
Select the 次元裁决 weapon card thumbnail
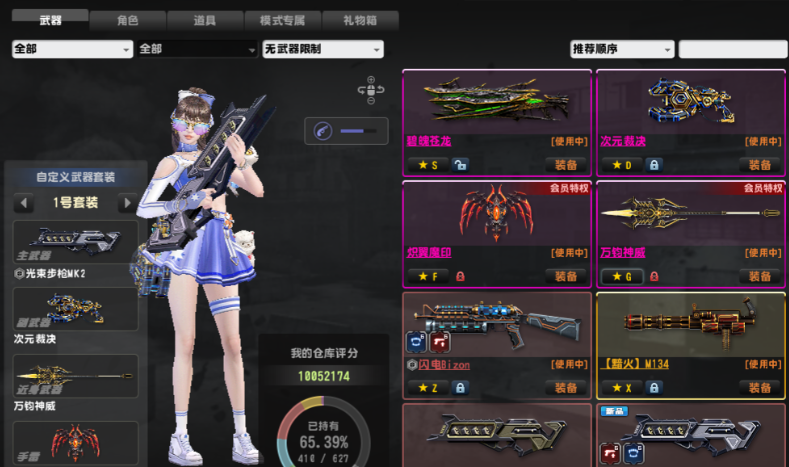[690, 102]
